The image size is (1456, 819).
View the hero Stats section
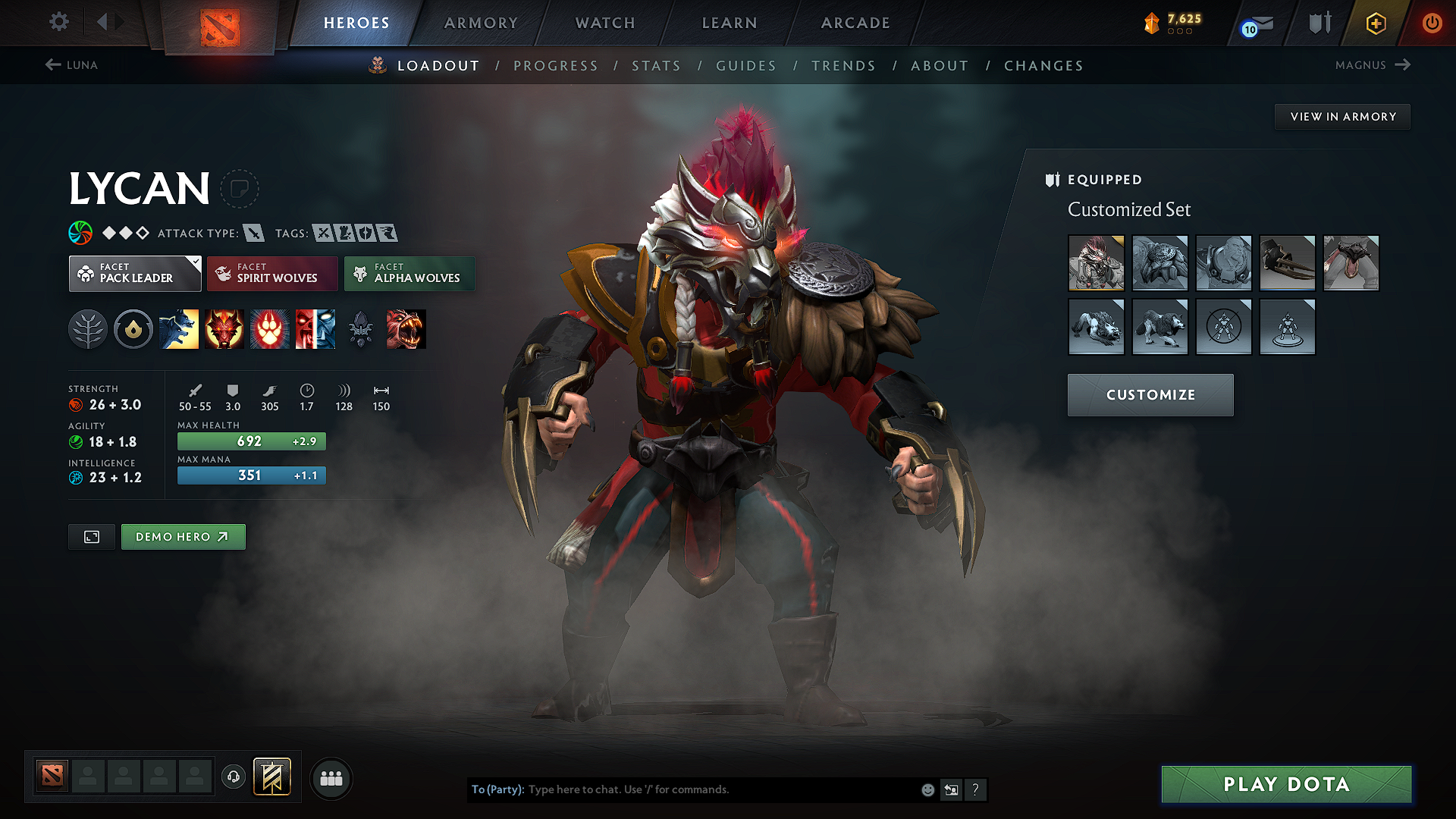click(x=656, y=66)
